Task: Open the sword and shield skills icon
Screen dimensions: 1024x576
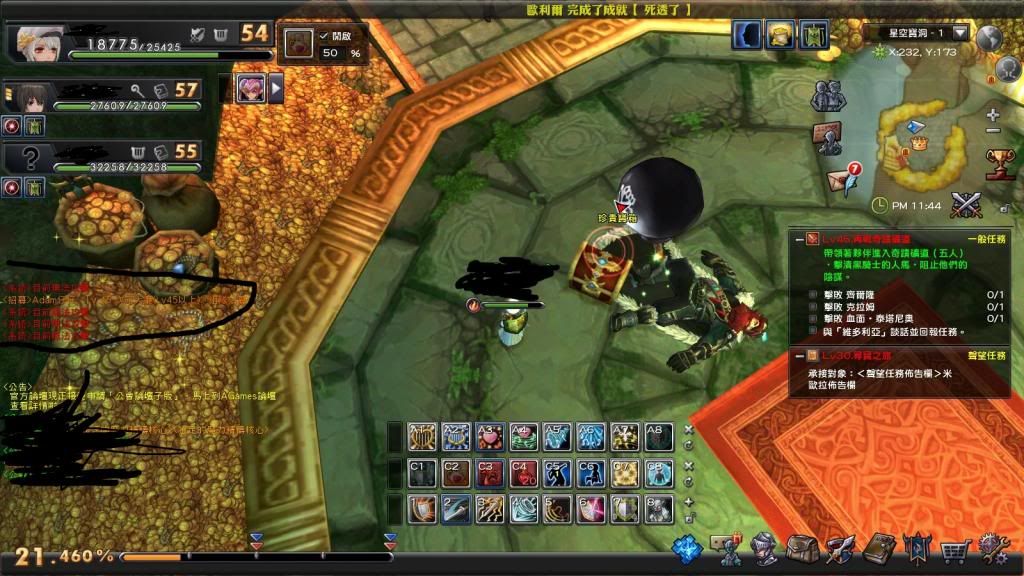Action: click(x=840, y=547)
